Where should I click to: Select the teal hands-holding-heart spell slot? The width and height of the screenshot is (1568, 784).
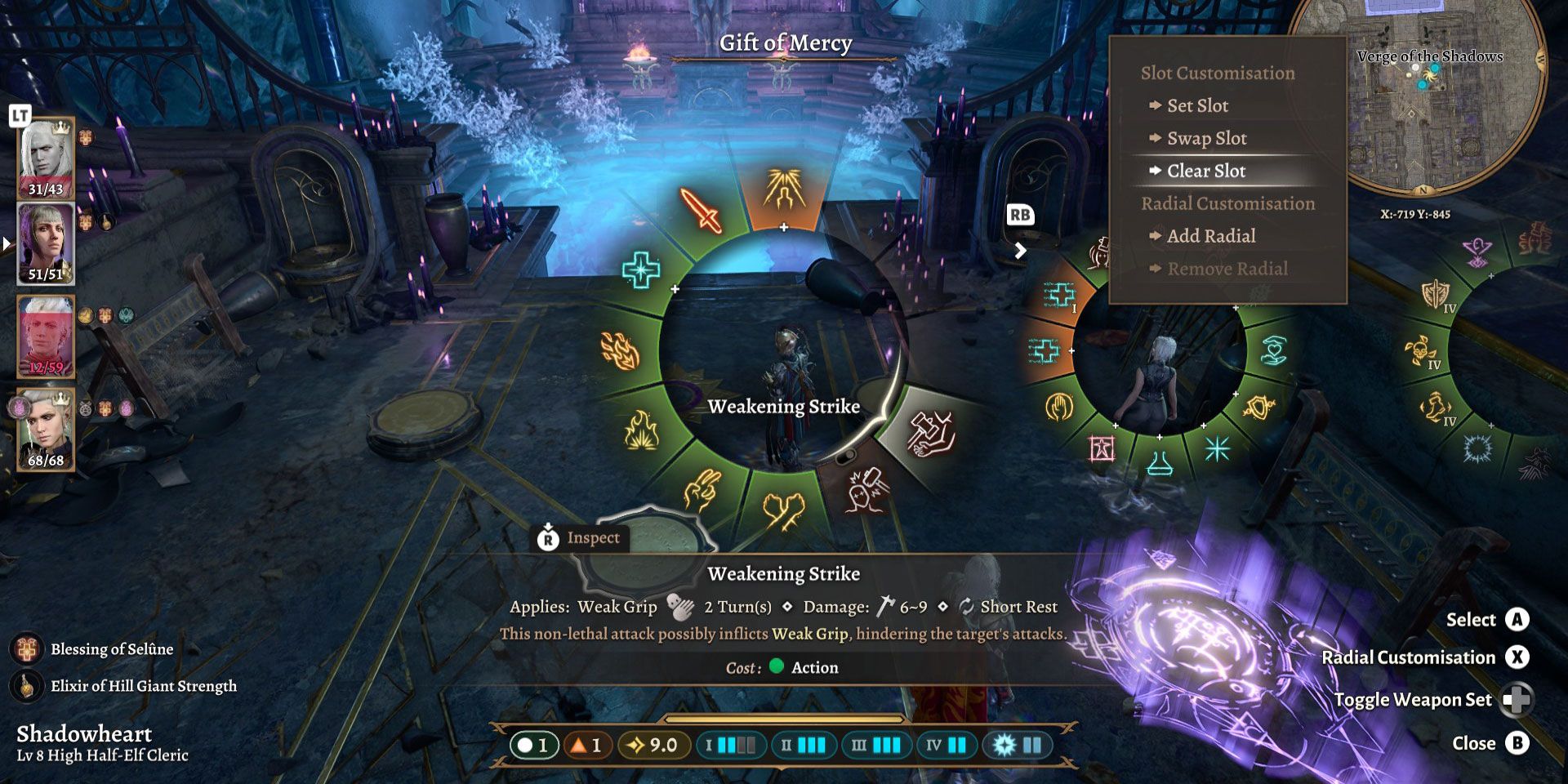1273,350
